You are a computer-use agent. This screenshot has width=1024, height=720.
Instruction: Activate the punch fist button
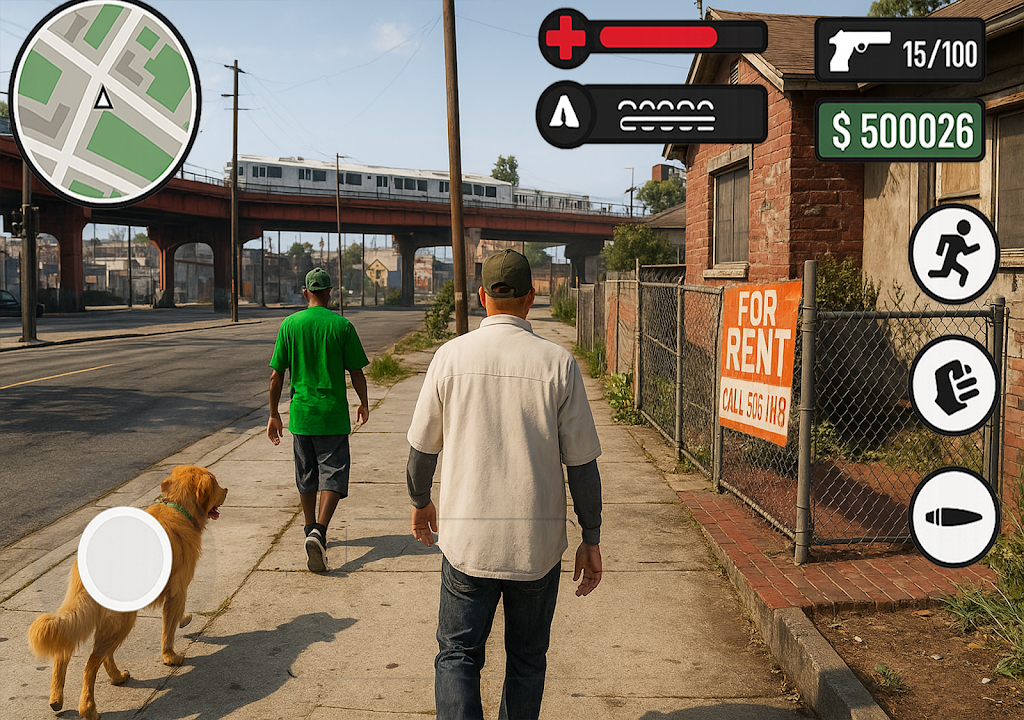click(x=953, y=385)
